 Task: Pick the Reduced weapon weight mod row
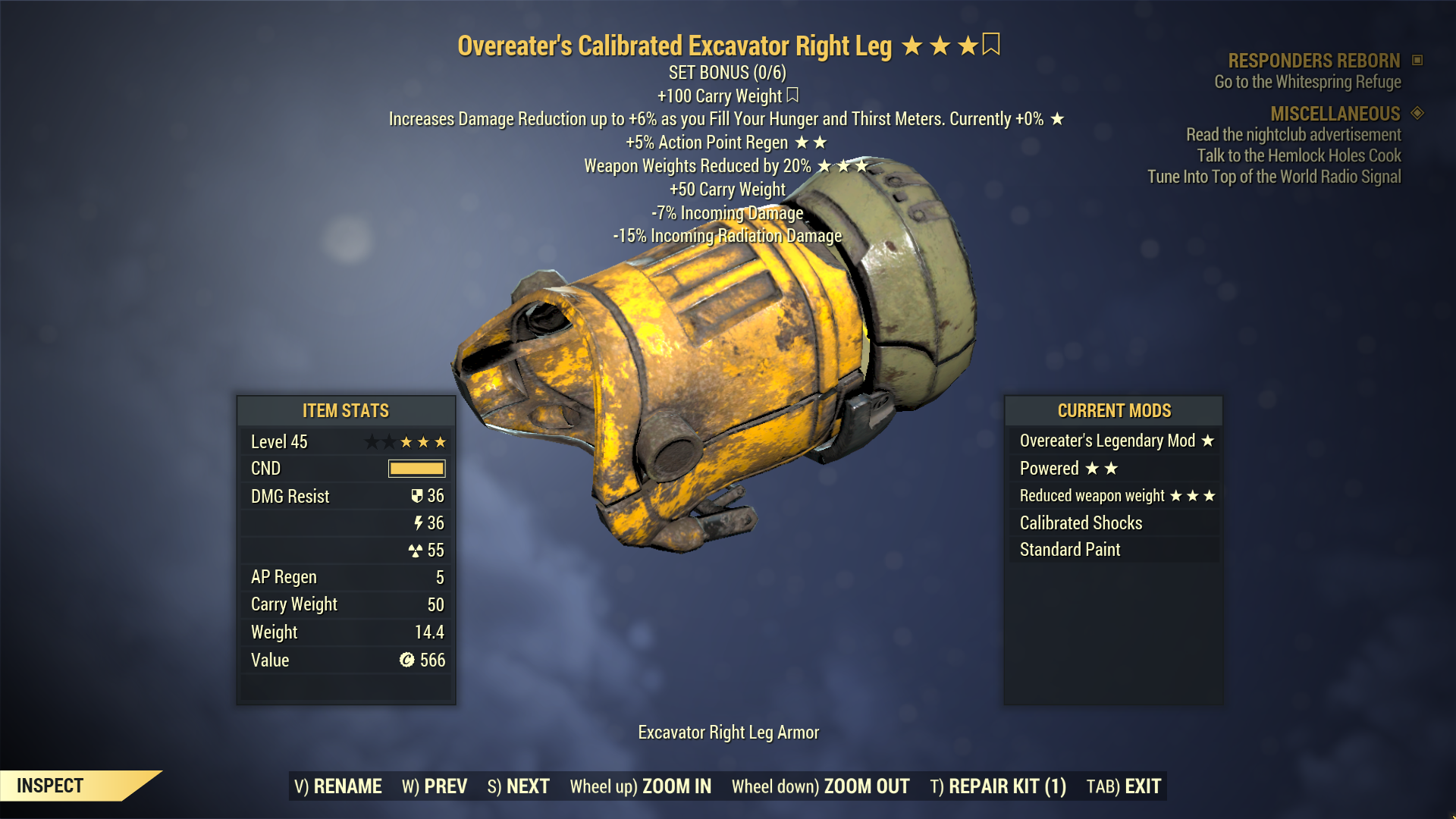pyautogui.click(x=1113, y=496)
